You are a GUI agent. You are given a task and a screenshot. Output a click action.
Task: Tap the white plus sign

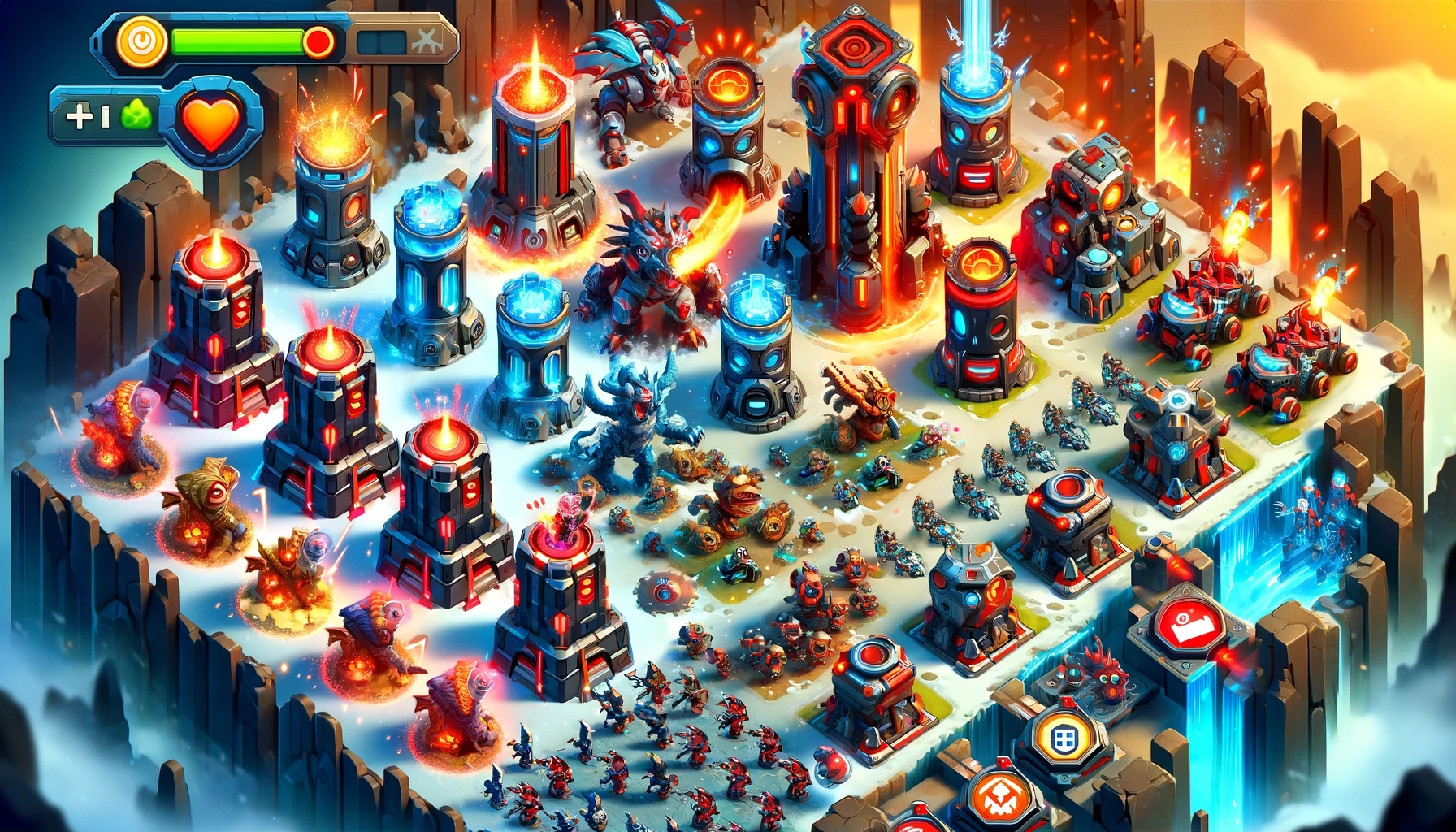pos(81,116)
